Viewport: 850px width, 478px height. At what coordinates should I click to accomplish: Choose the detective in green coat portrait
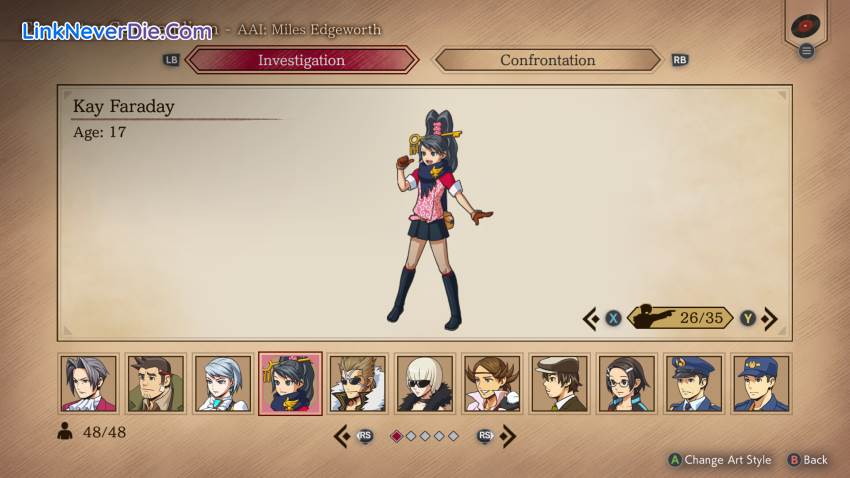click(x=156, y=383)
